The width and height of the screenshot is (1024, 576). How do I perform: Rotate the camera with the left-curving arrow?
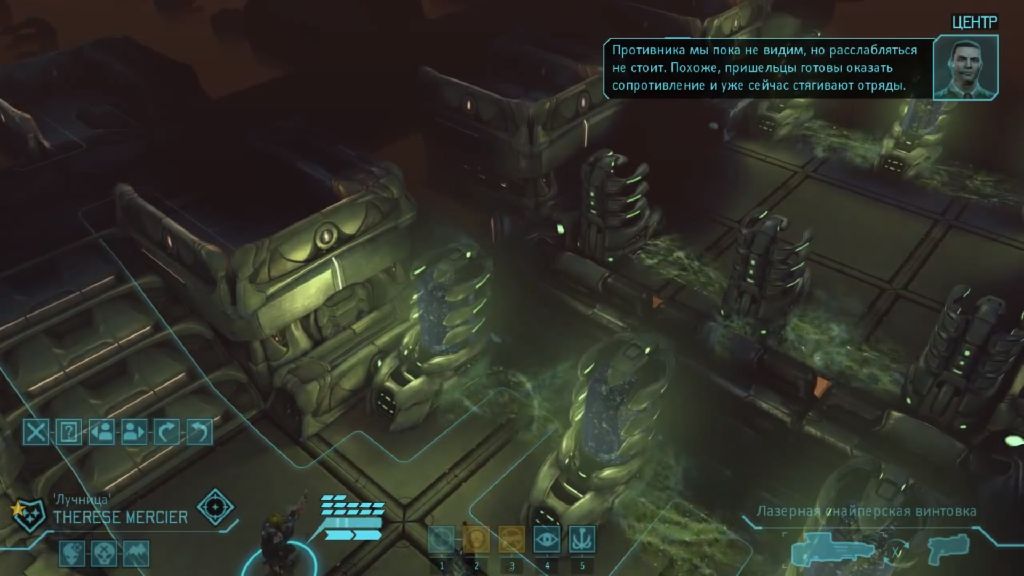(199, 431)
